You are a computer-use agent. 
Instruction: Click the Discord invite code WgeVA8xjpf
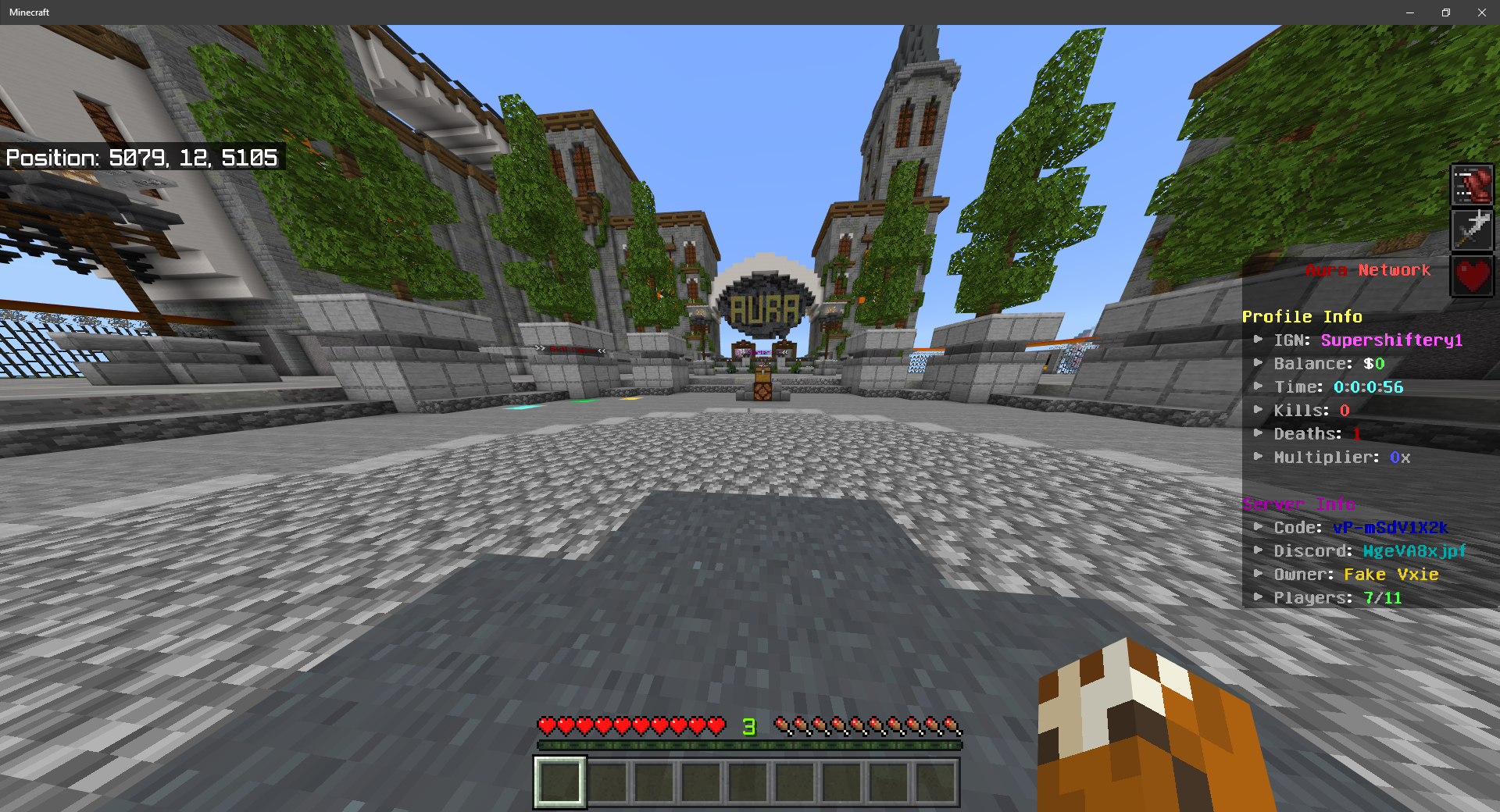pyautogui.click(x=1413, y=550)
